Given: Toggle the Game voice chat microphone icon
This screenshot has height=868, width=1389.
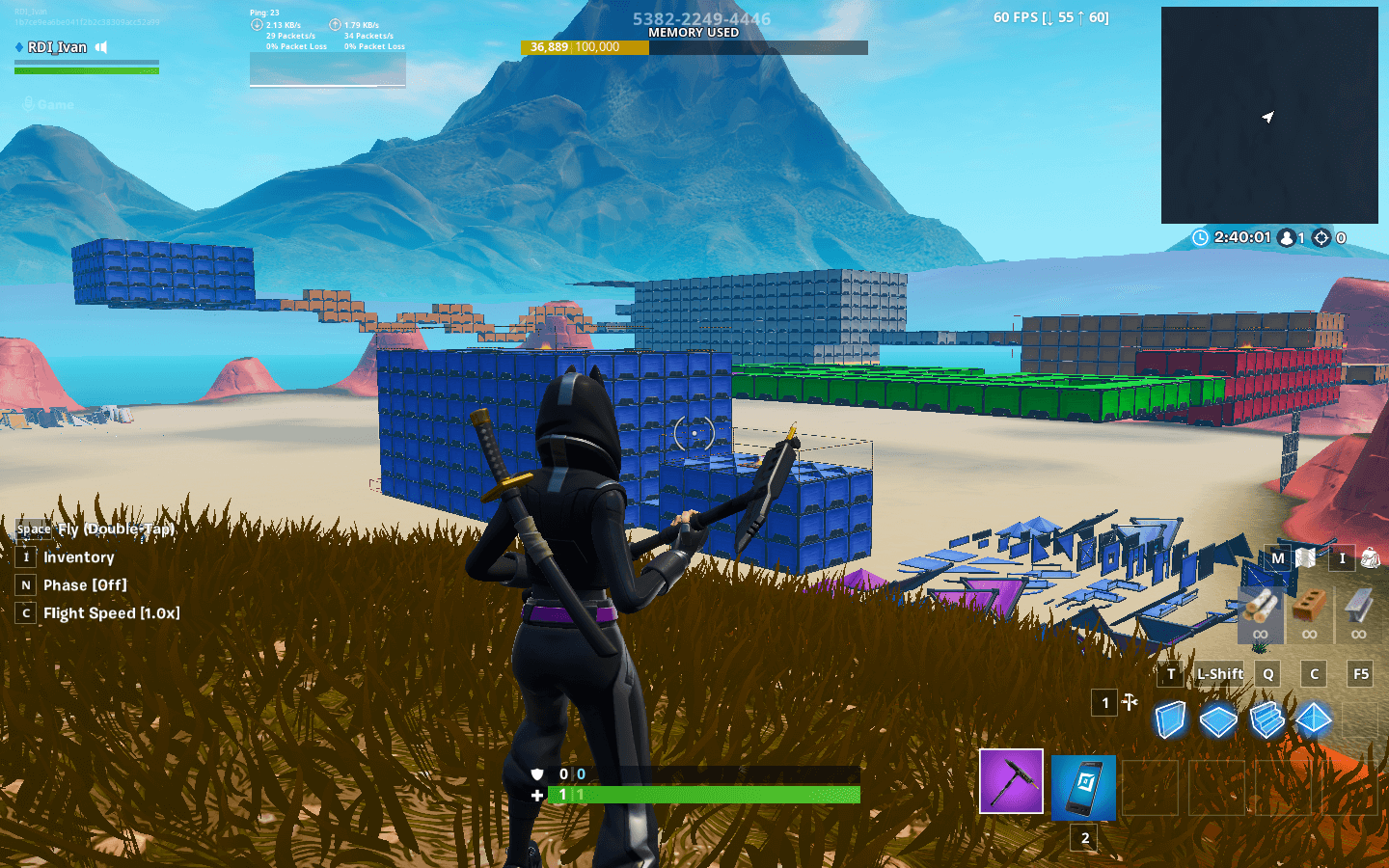Looking at the screenshot, I should [x=27, y=104].
